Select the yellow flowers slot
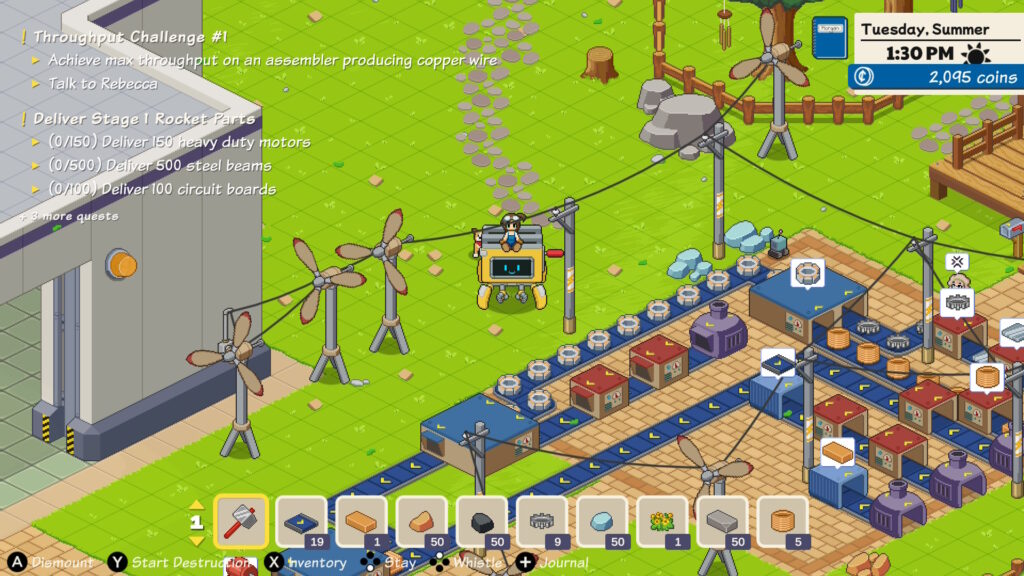The height and width of the screenshot is (576, 1024). (x=662, y=521)
